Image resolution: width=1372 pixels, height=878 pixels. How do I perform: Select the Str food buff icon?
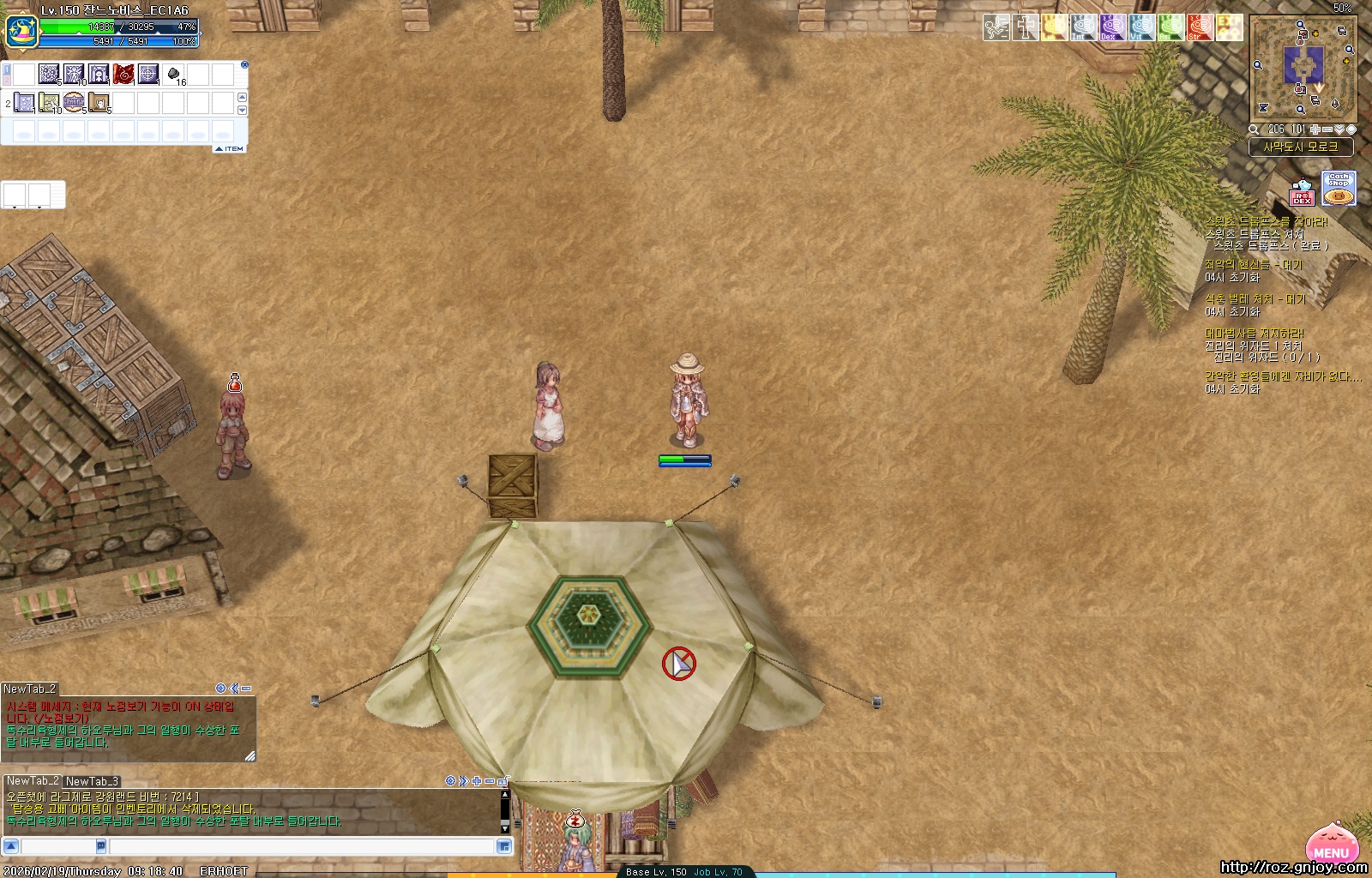[1200, 27]
